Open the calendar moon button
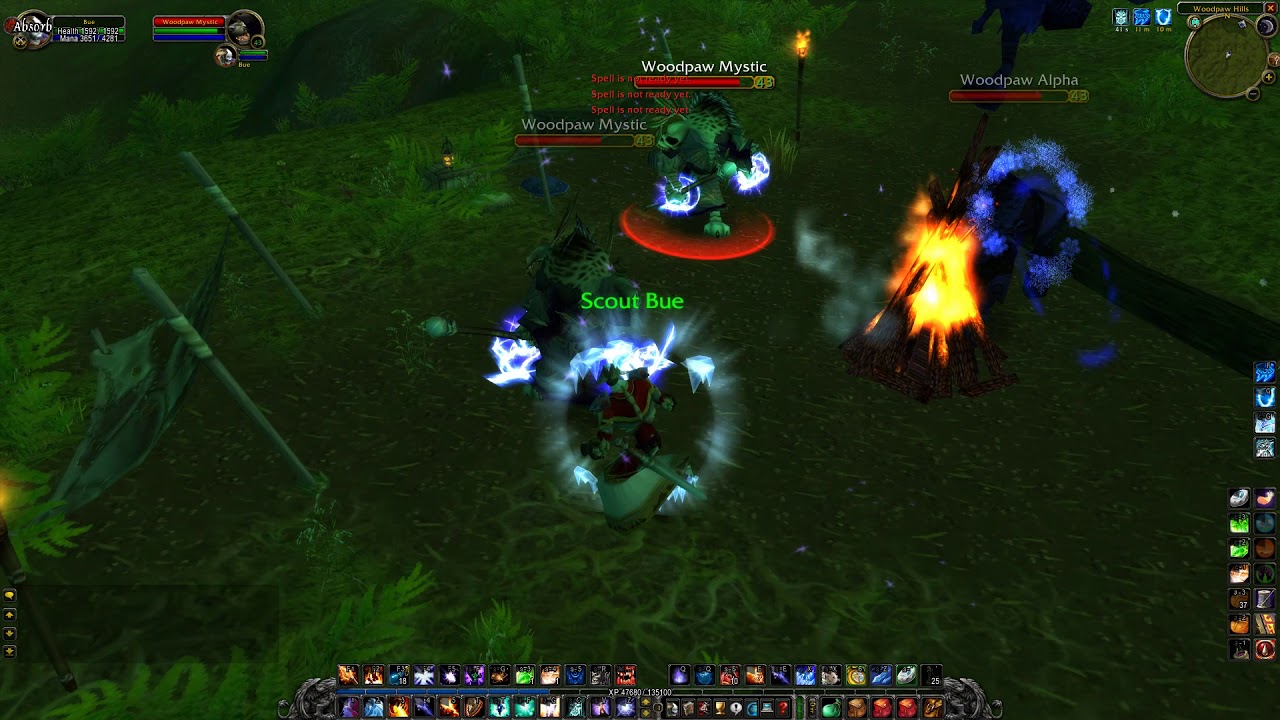1280x720 pixels. (1265, 28)
